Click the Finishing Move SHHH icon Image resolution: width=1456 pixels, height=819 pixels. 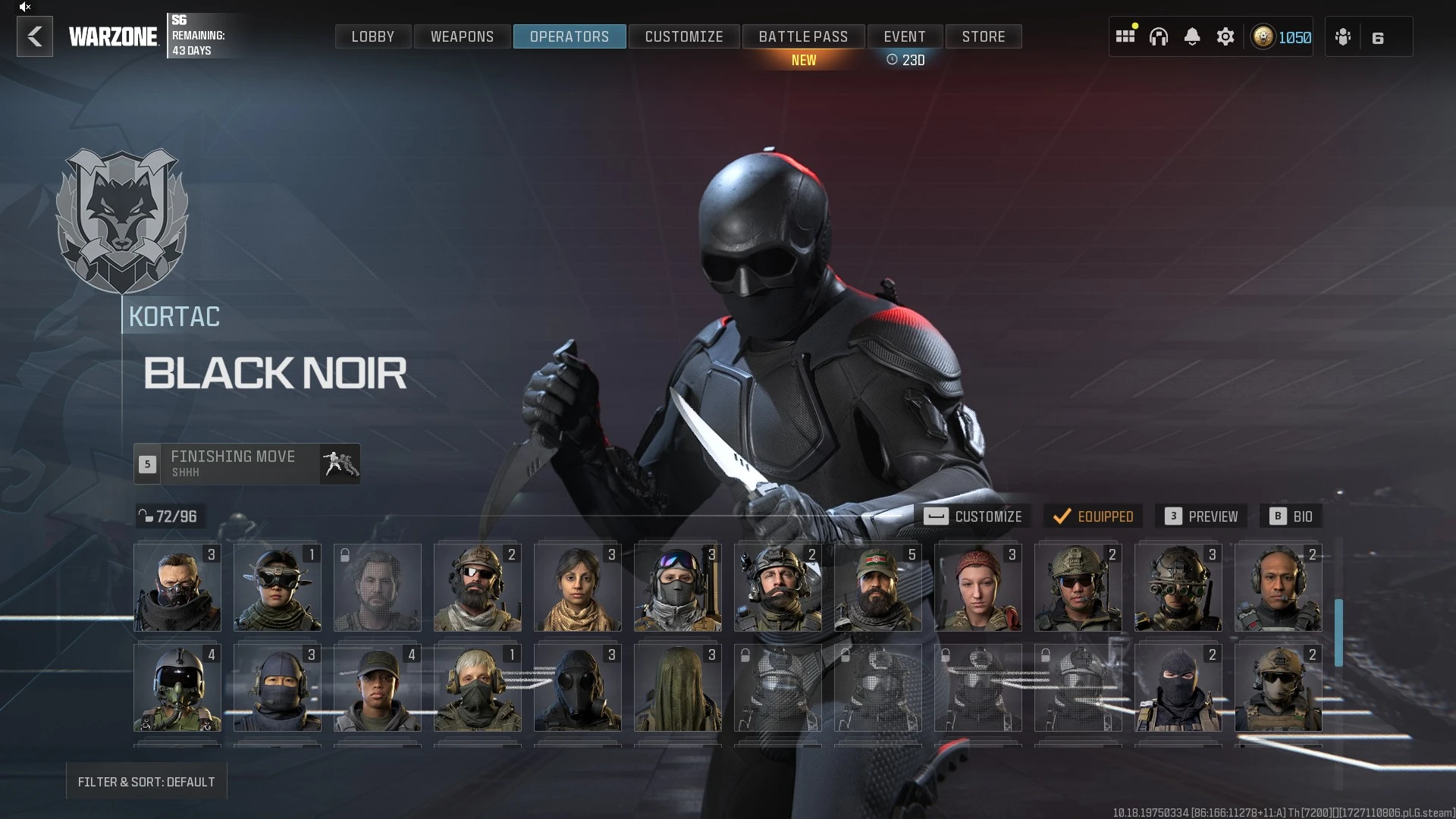tap(339, 463)
